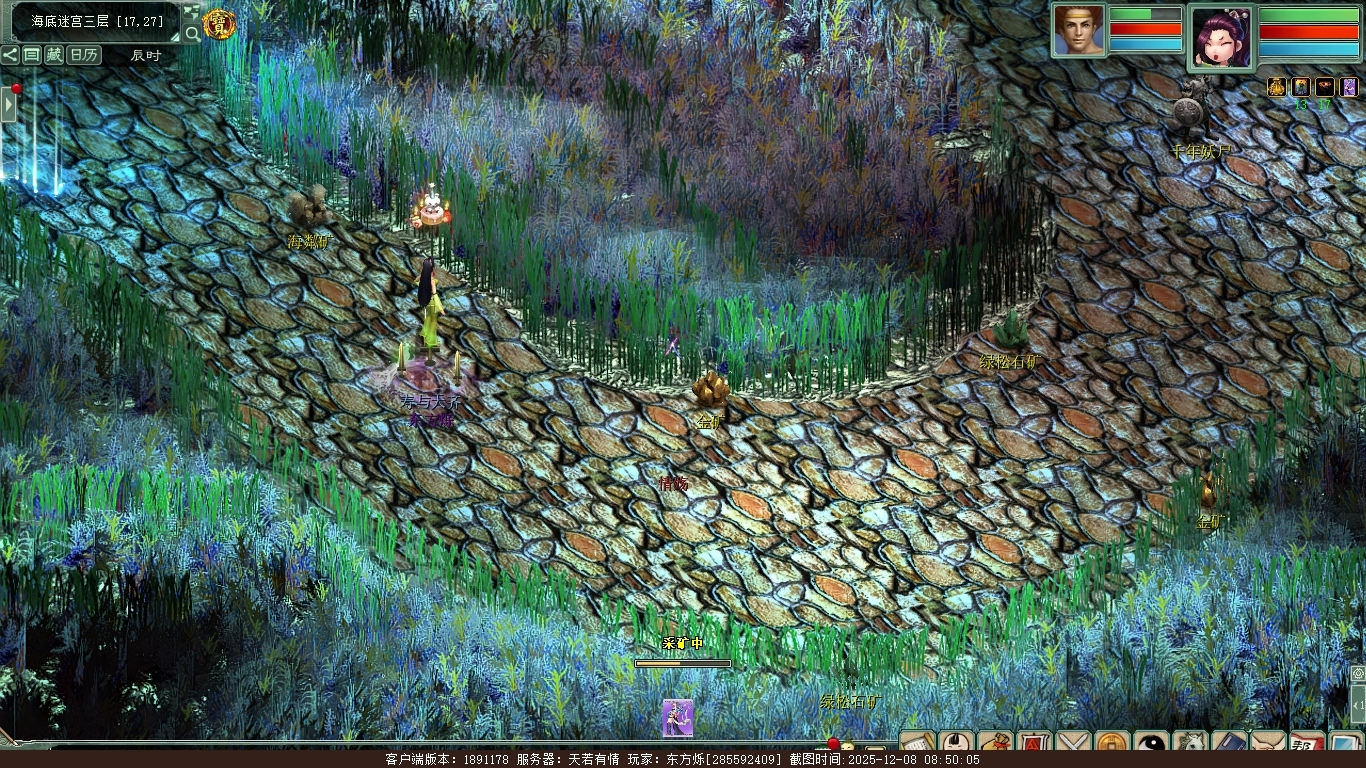
Task: Select the male pet portrait
Action: [1079, 30]
